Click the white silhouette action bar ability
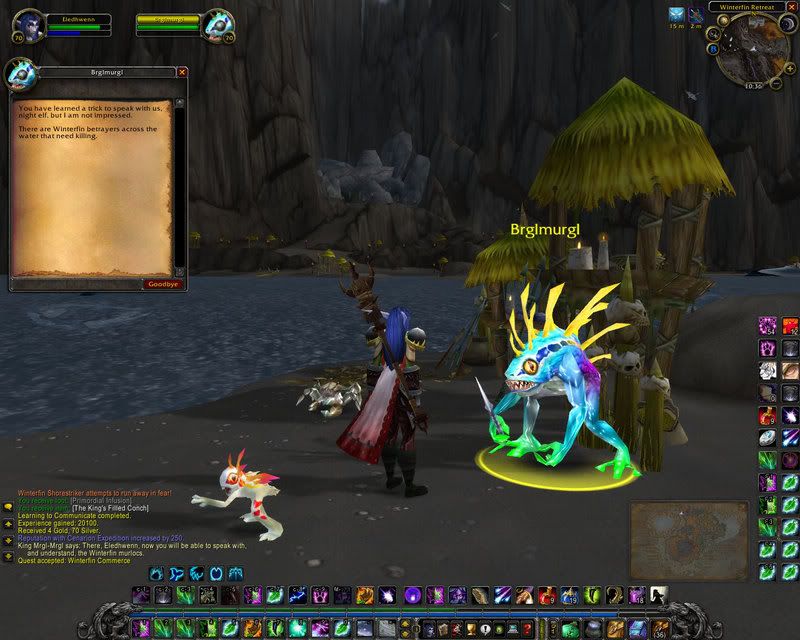The height and width of the screenshot is (640, 800). [658, 596]
